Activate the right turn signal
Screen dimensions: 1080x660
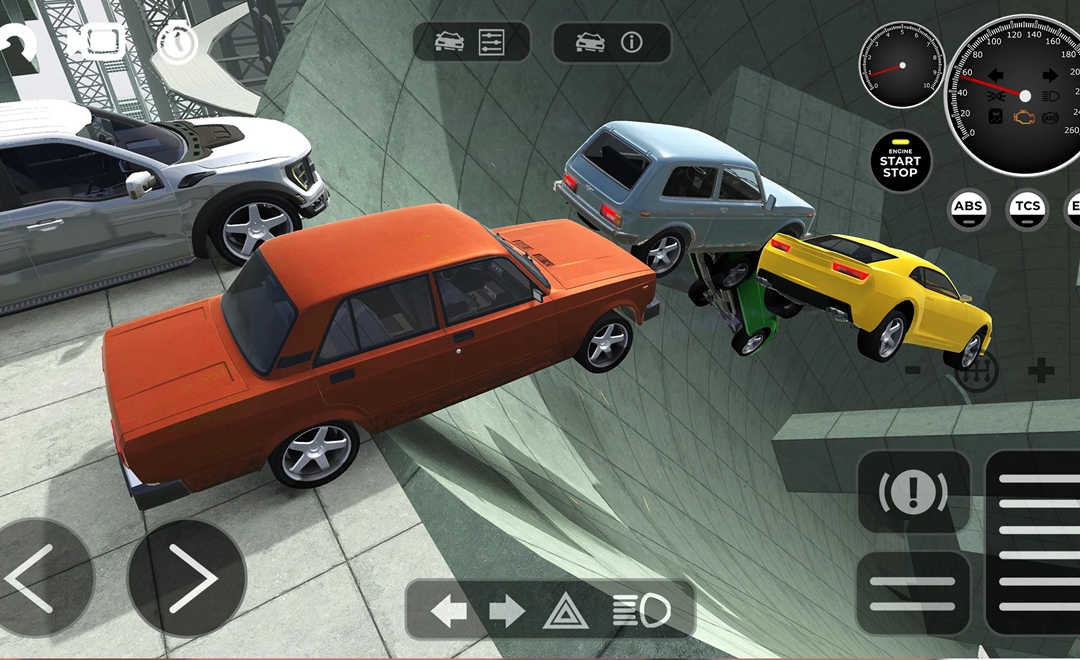coord(507,610)
